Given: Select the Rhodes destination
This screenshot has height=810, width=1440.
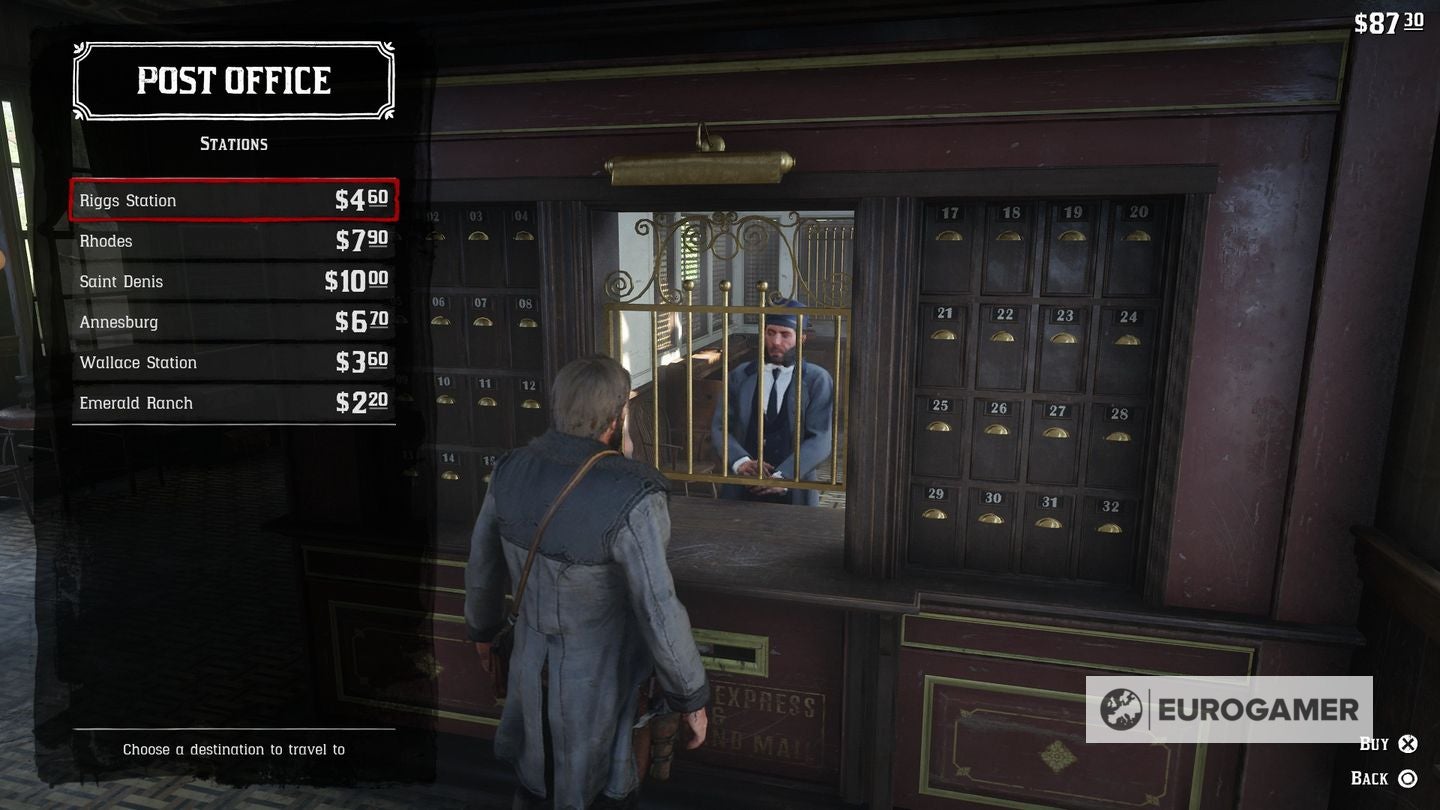Looking at the screenshot, I should pyautogui.click(x=106, y=241).
